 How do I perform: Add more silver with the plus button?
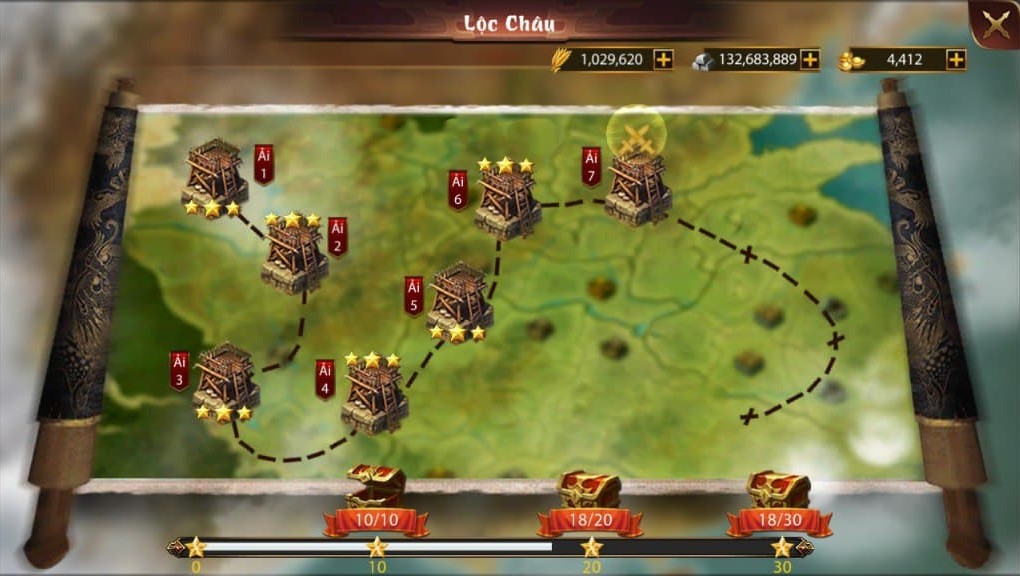click(x=810, y=59)
